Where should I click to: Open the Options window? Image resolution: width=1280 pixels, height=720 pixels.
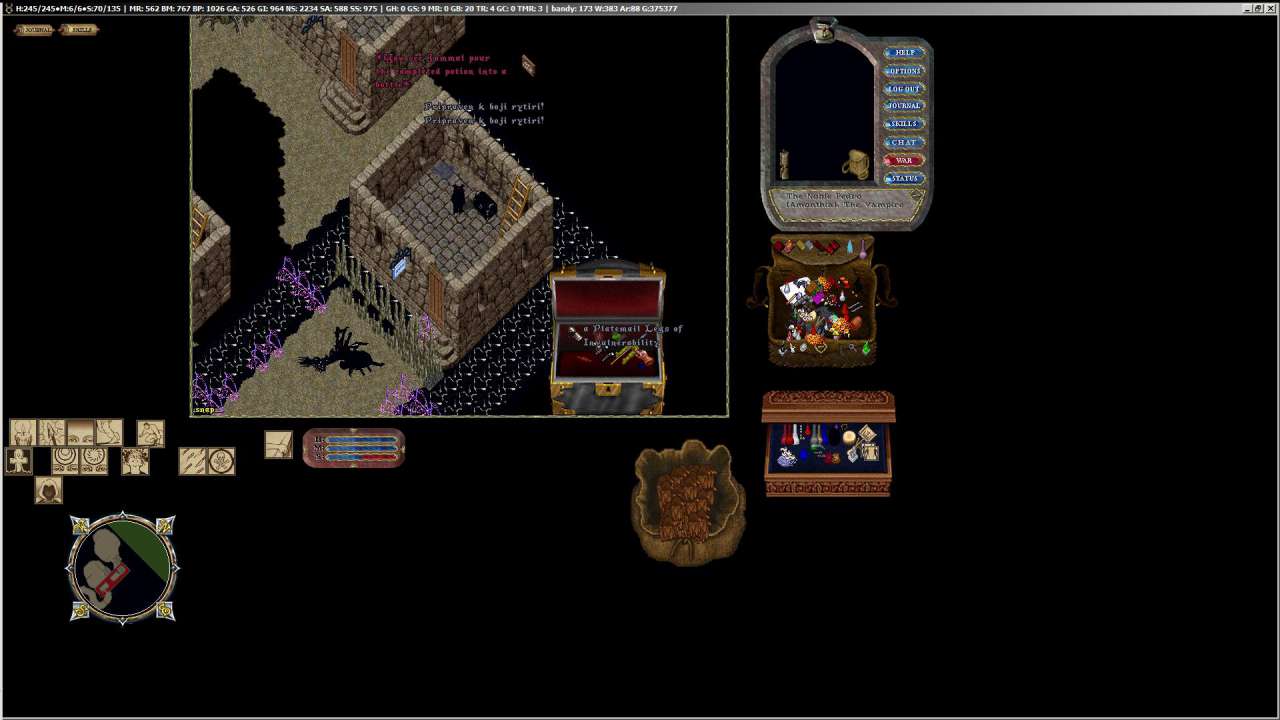904,71
